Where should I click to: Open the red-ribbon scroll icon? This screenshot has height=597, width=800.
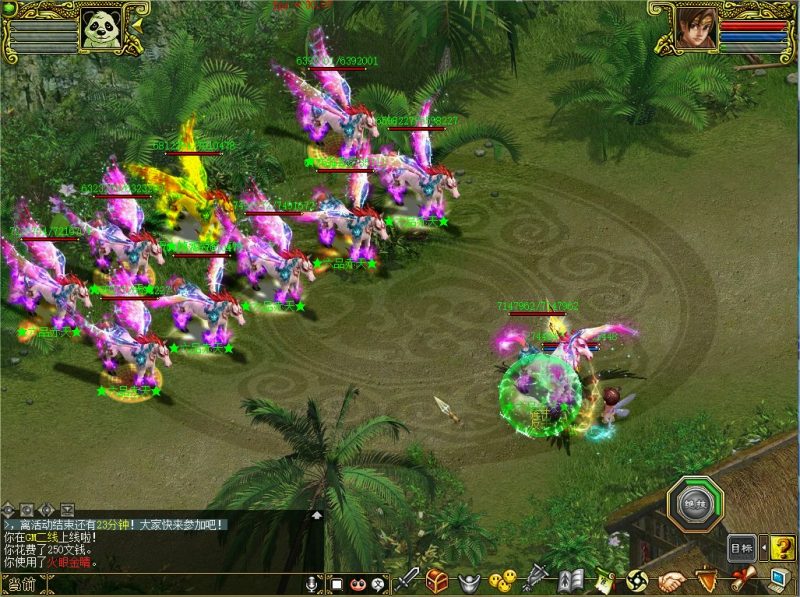[x=741, y=580]
